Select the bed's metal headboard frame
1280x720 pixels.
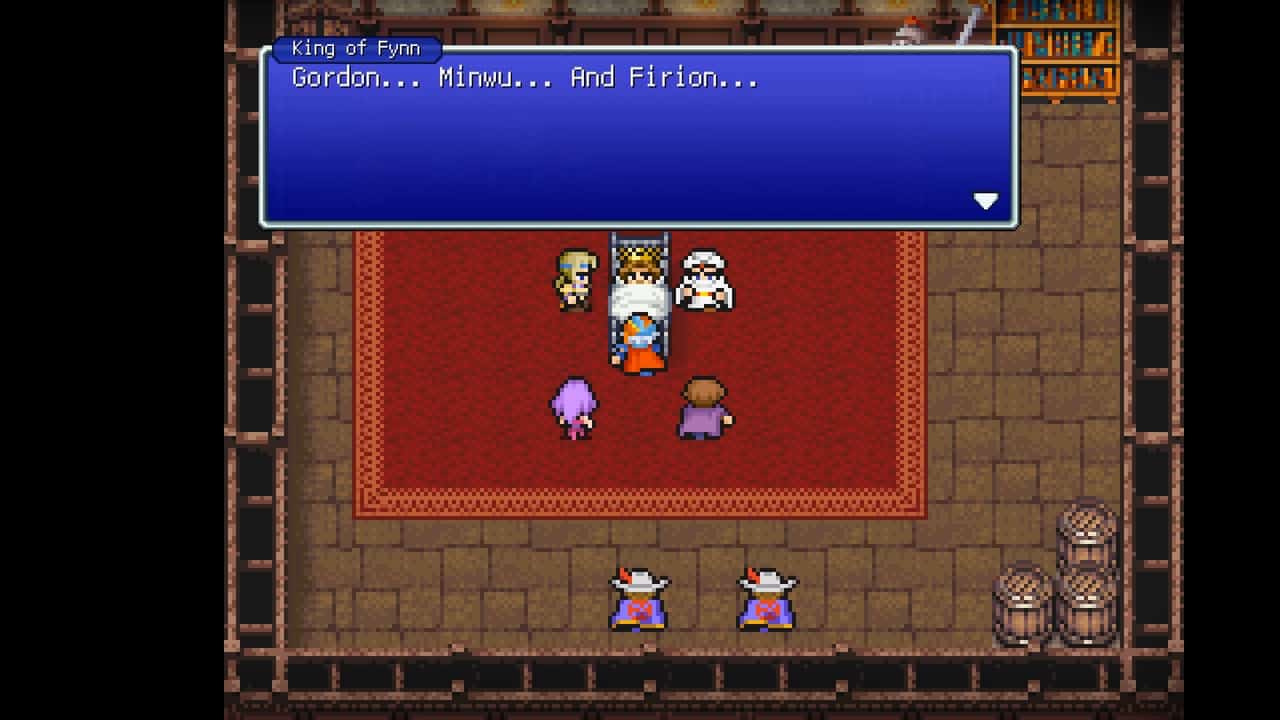pyautogui.click(x=640, y=243)
